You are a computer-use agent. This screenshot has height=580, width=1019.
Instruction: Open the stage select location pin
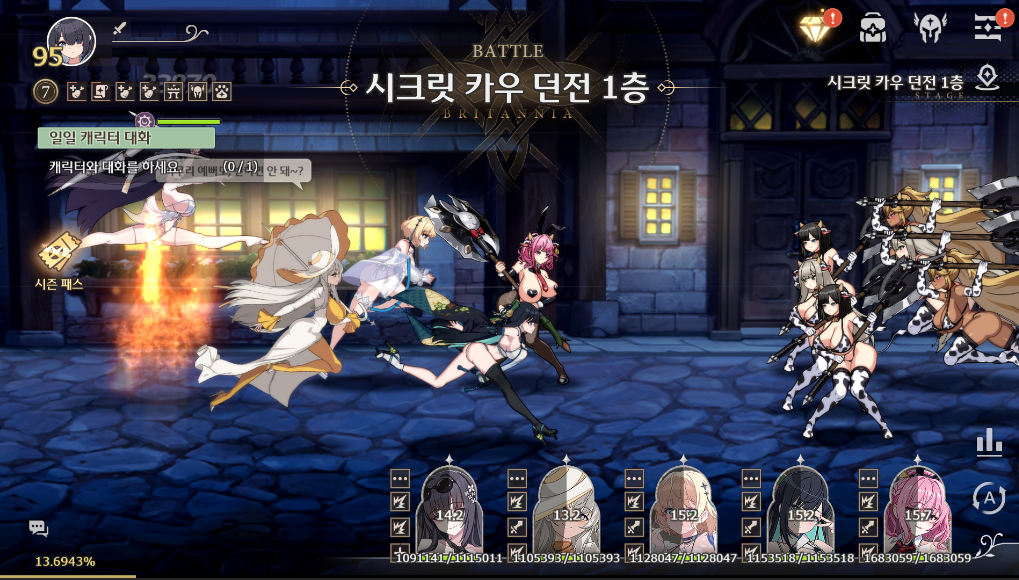click(x=988, y=78)
